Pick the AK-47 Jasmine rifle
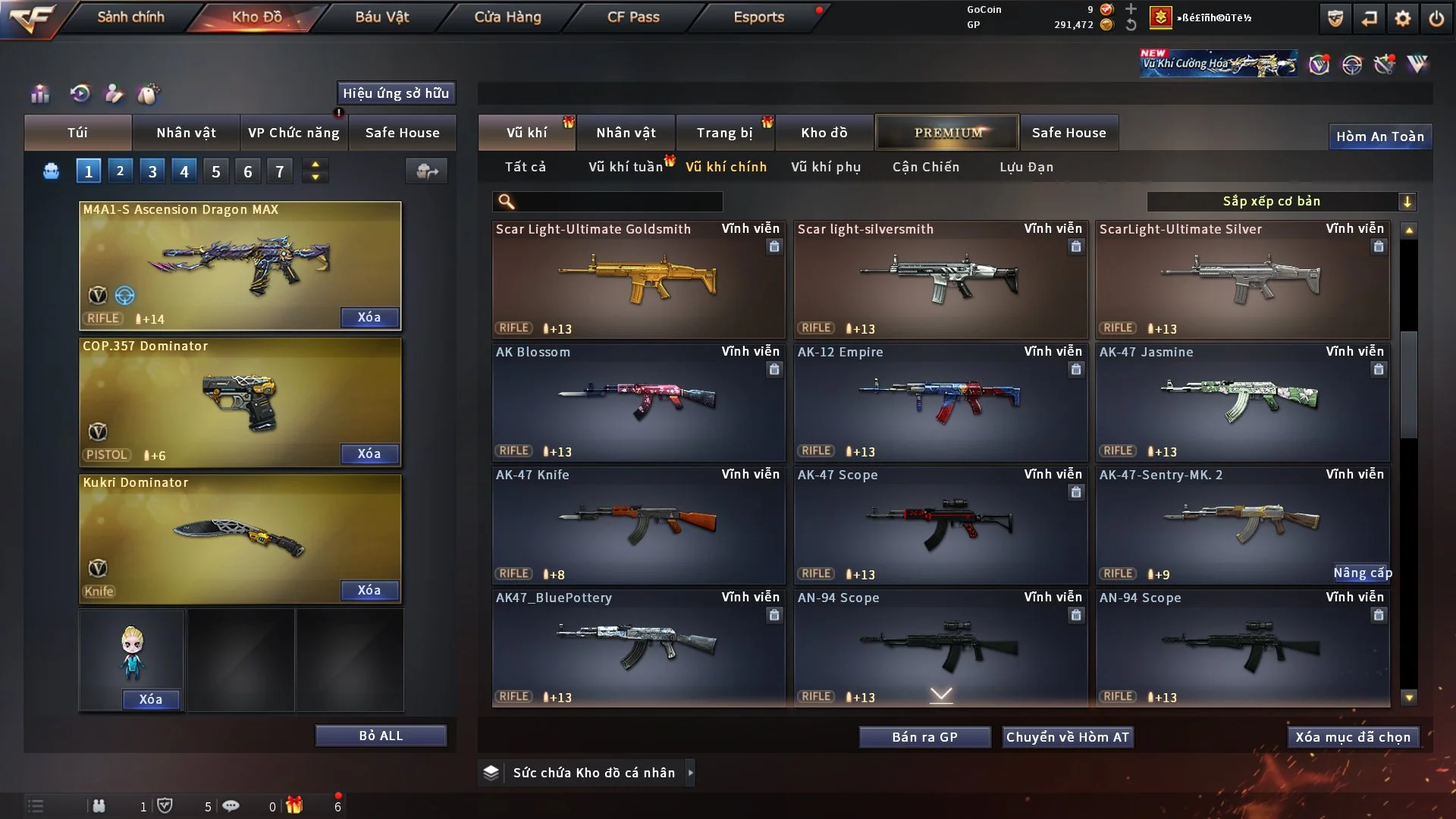The height and width of the screenshot is (819, 1456). point(1242,403)
